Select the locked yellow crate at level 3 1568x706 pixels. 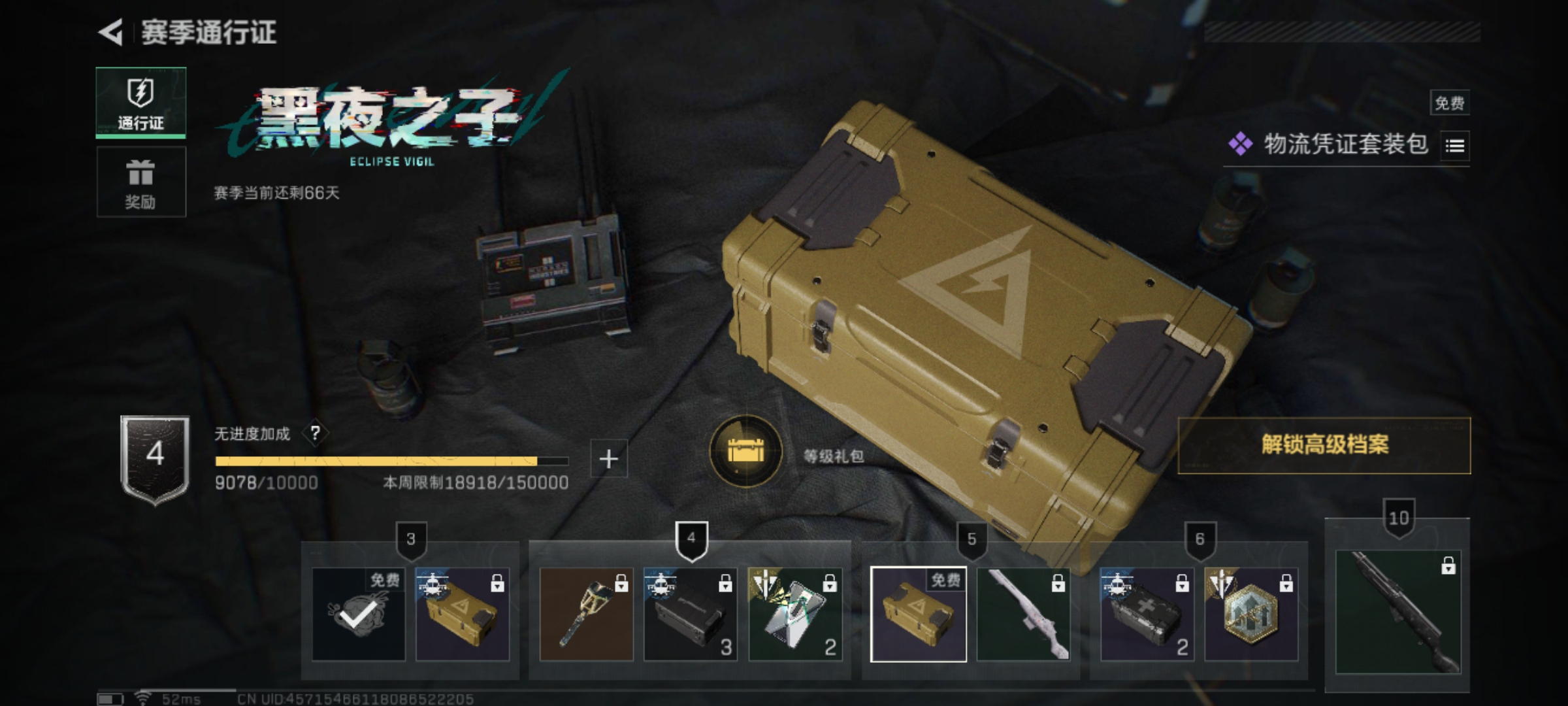(x=462, y=614)
